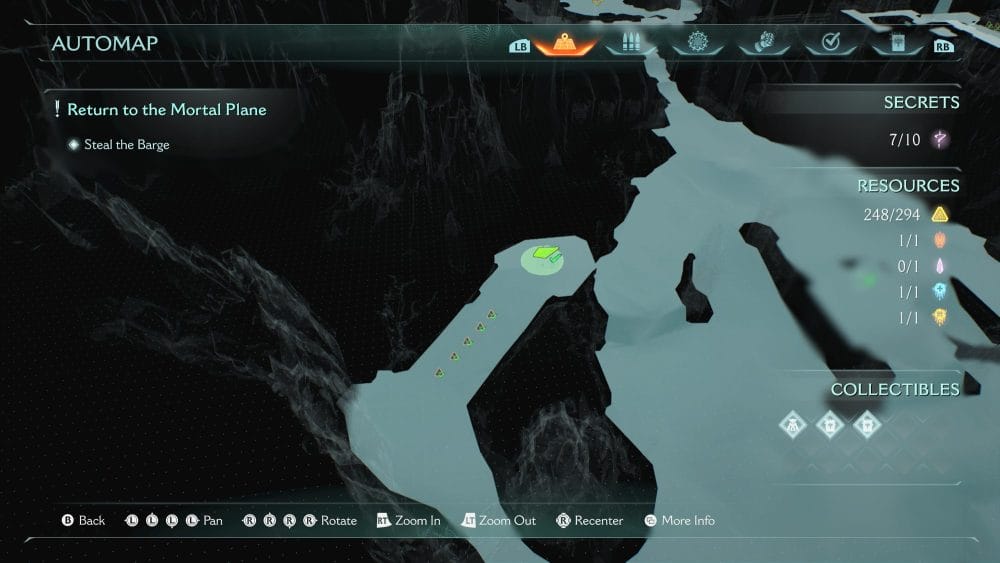This screenshot has height=563, width=1000.
Task: Switch to the fist melee tab
Action: [762, 43]
